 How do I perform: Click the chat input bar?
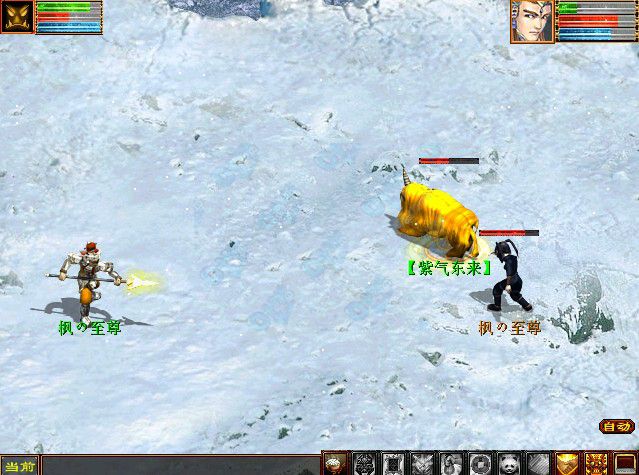click(180, 466)
